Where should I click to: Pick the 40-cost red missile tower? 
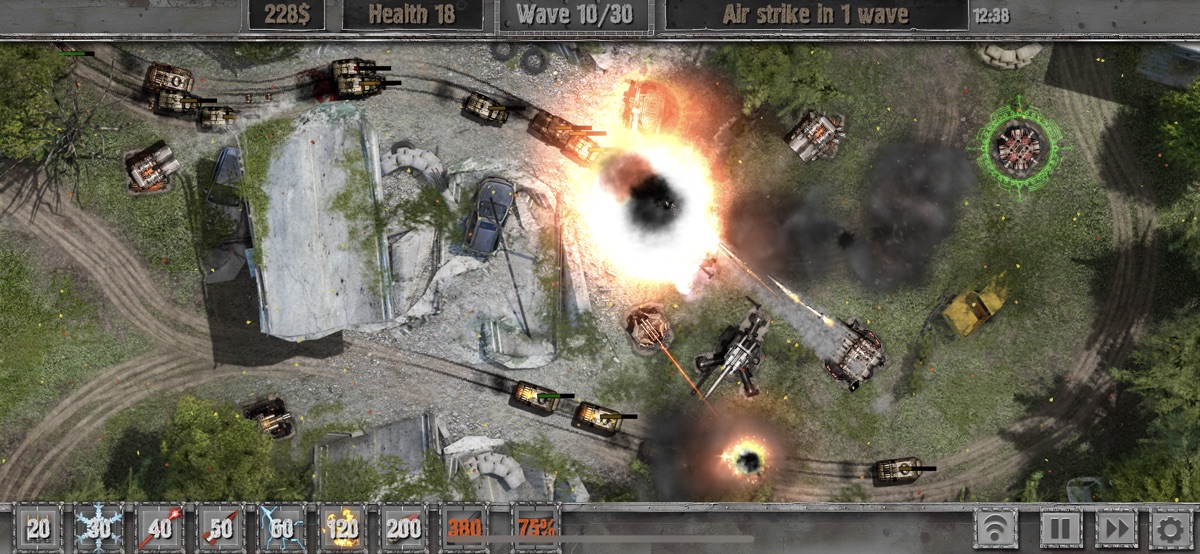tap(160, 528)
